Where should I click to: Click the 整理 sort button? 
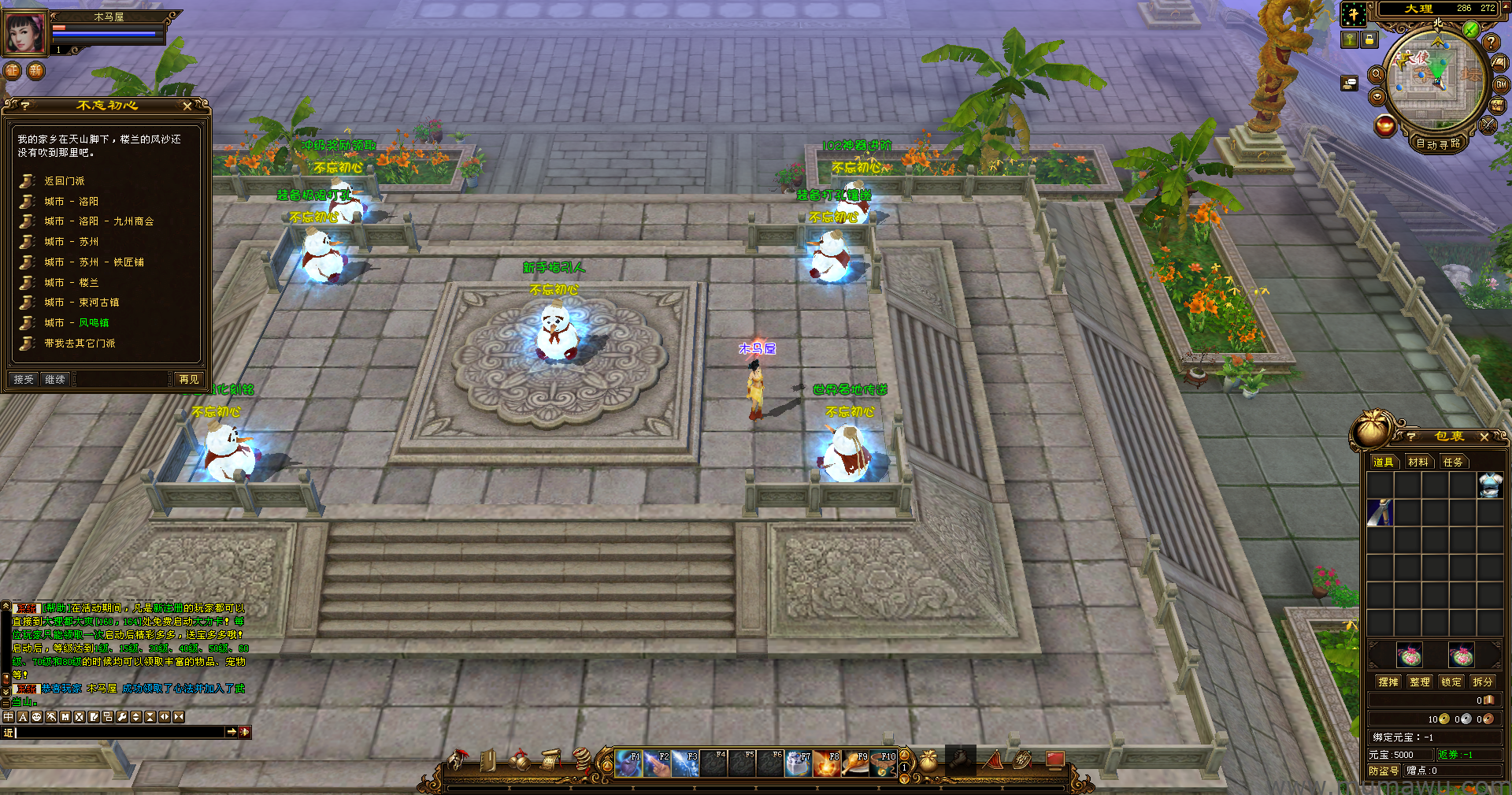1420,682
